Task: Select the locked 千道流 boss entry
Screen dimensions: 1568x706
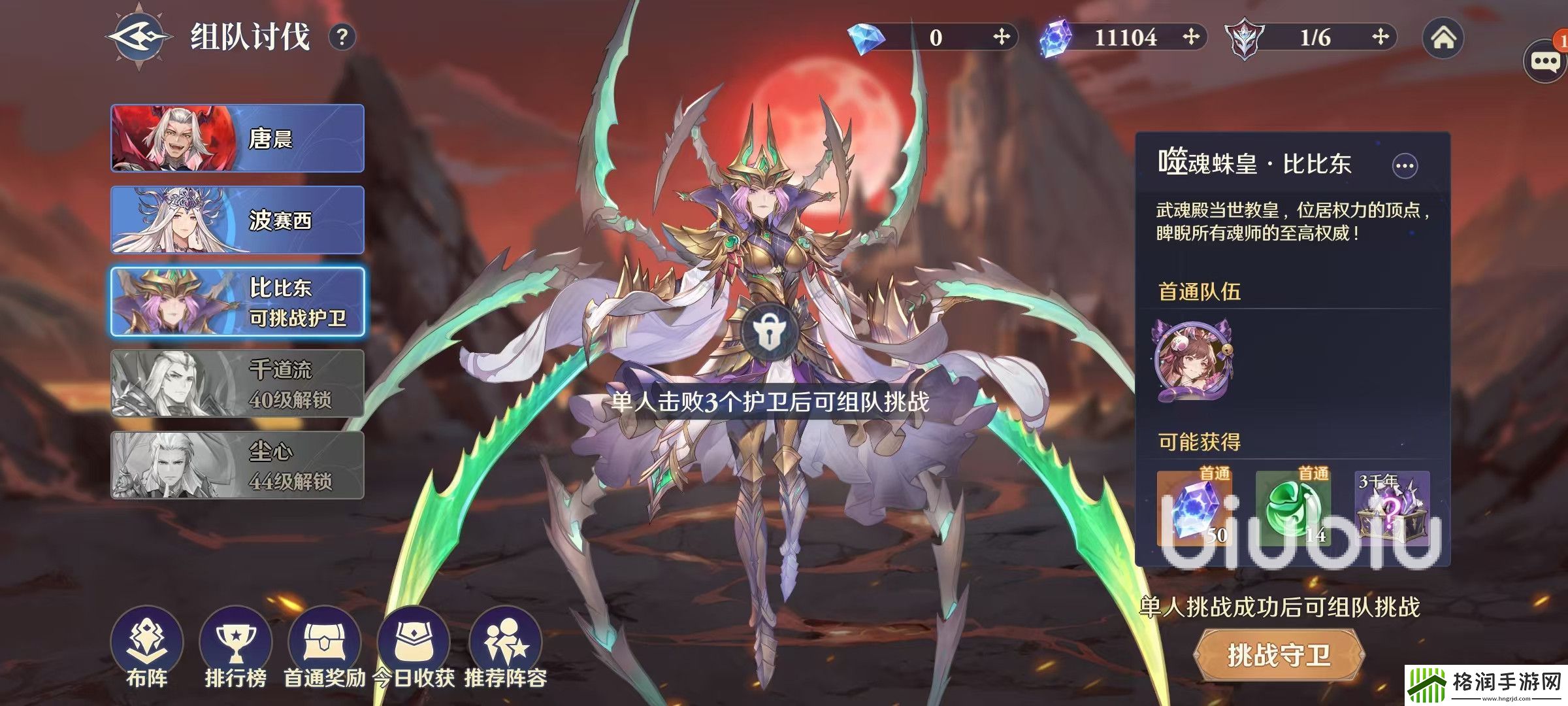Action: (237, 384)
